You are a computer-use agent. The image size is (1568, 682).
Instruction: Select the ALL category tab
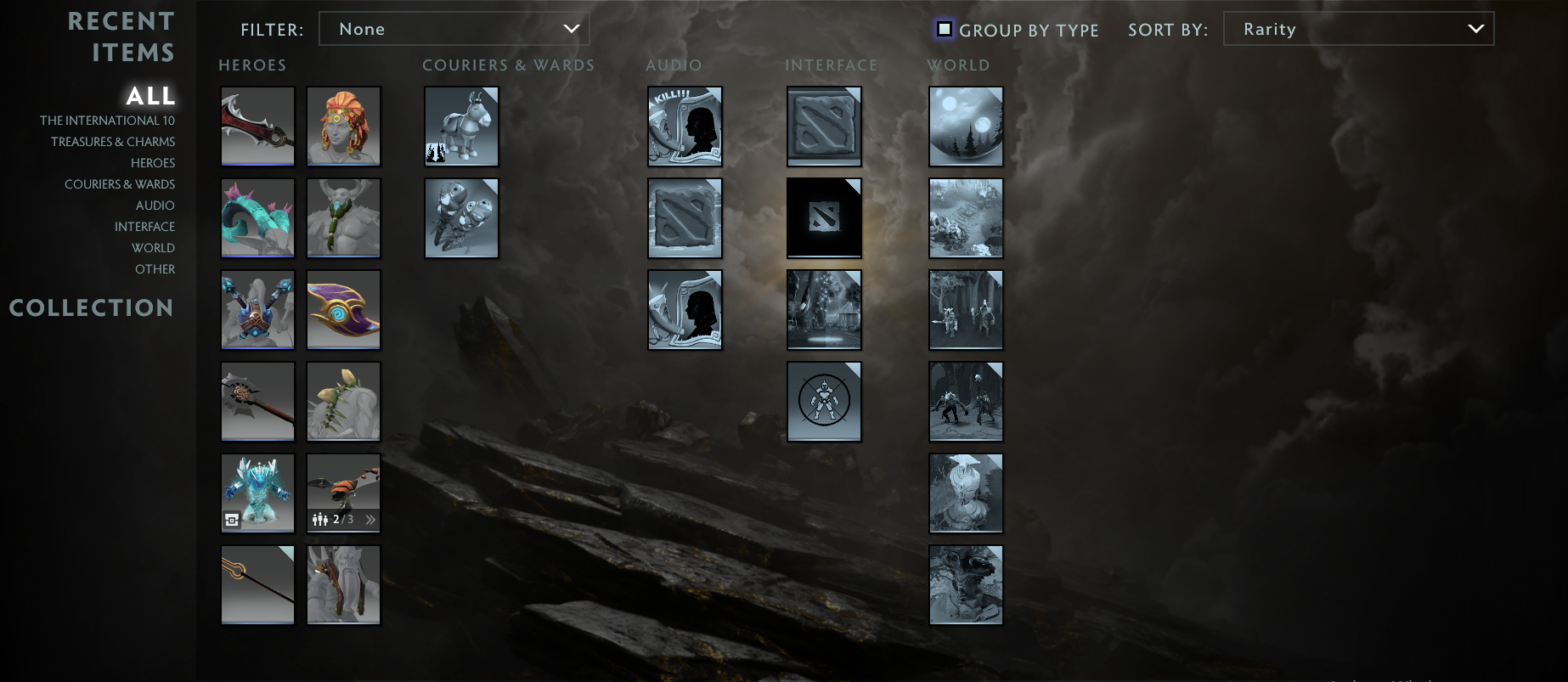(150, 96)
